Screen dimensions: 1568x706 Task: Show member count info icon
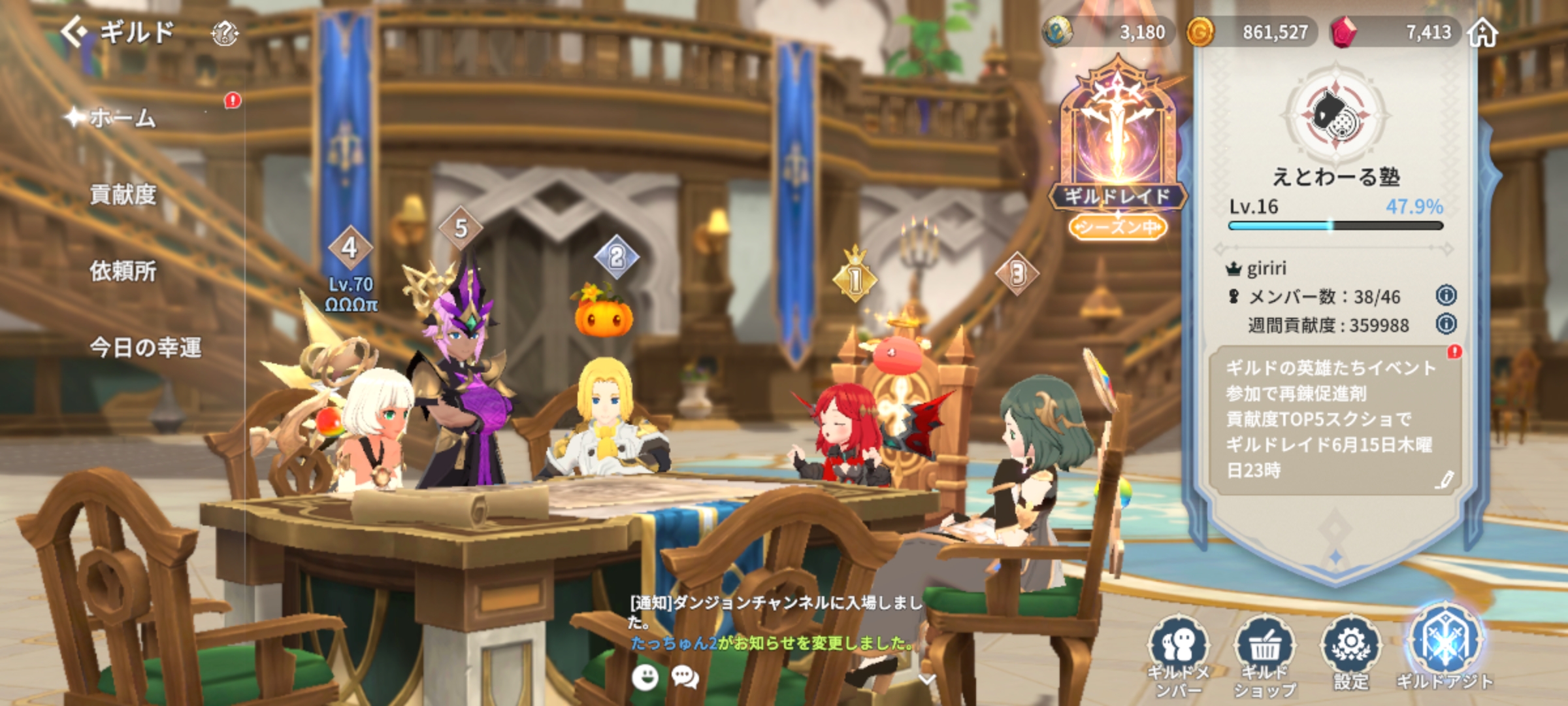1446,296
